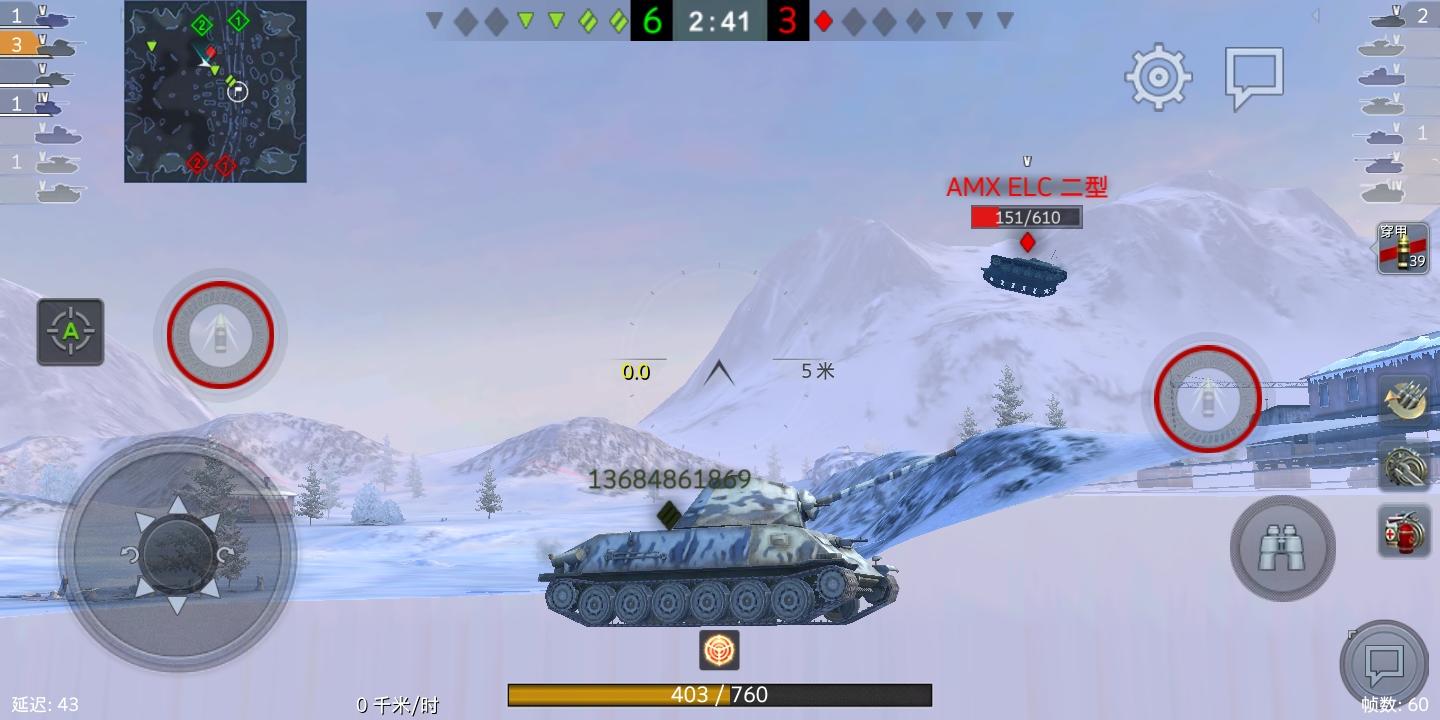Expand the minimap in the corner
The width and height of the screenshot is (1440, 720).
[214, 91]
